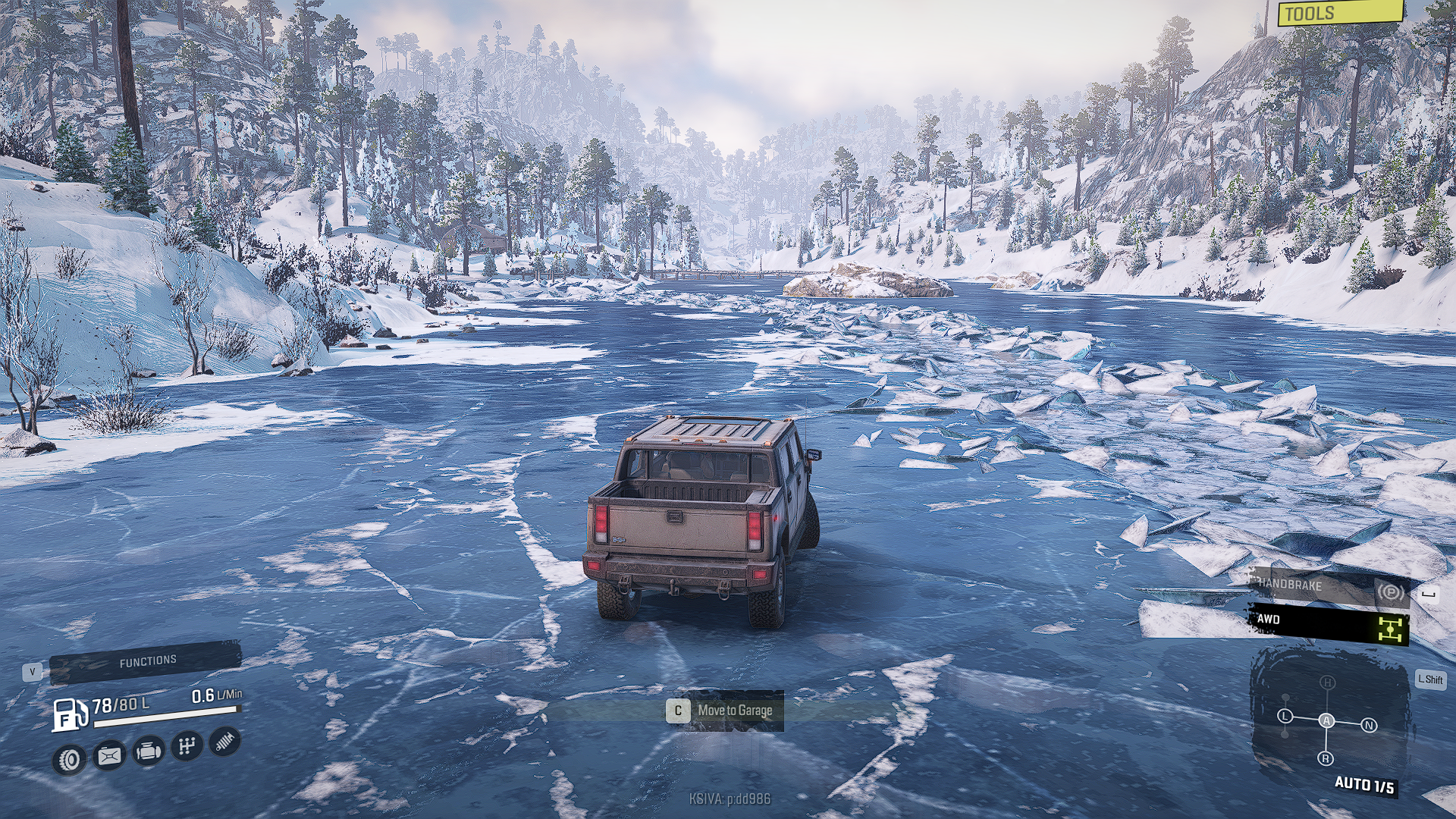Select the fuel tank damage icon
The width and height of the screenshot is (1456, 819).
[x=109, y=755]
